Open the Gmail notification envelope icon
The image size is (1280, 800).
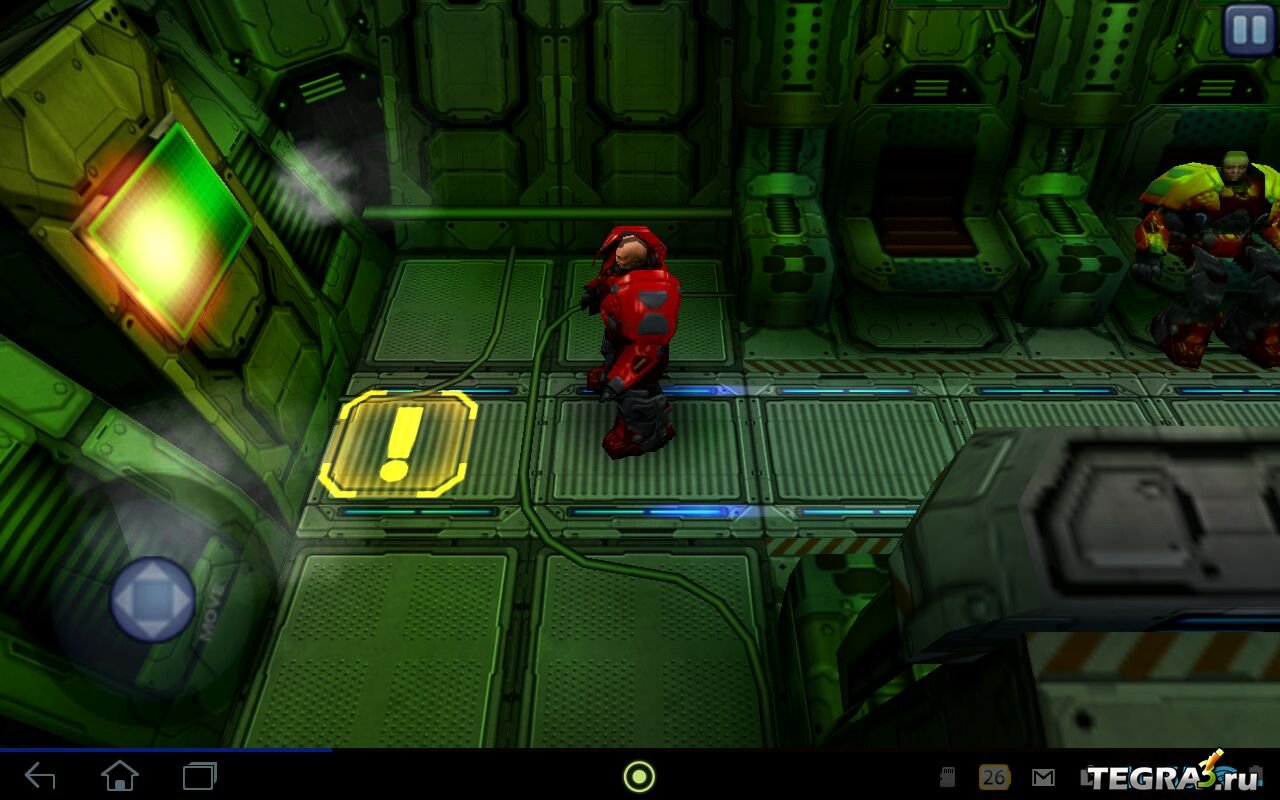[x=1043, y=777]
